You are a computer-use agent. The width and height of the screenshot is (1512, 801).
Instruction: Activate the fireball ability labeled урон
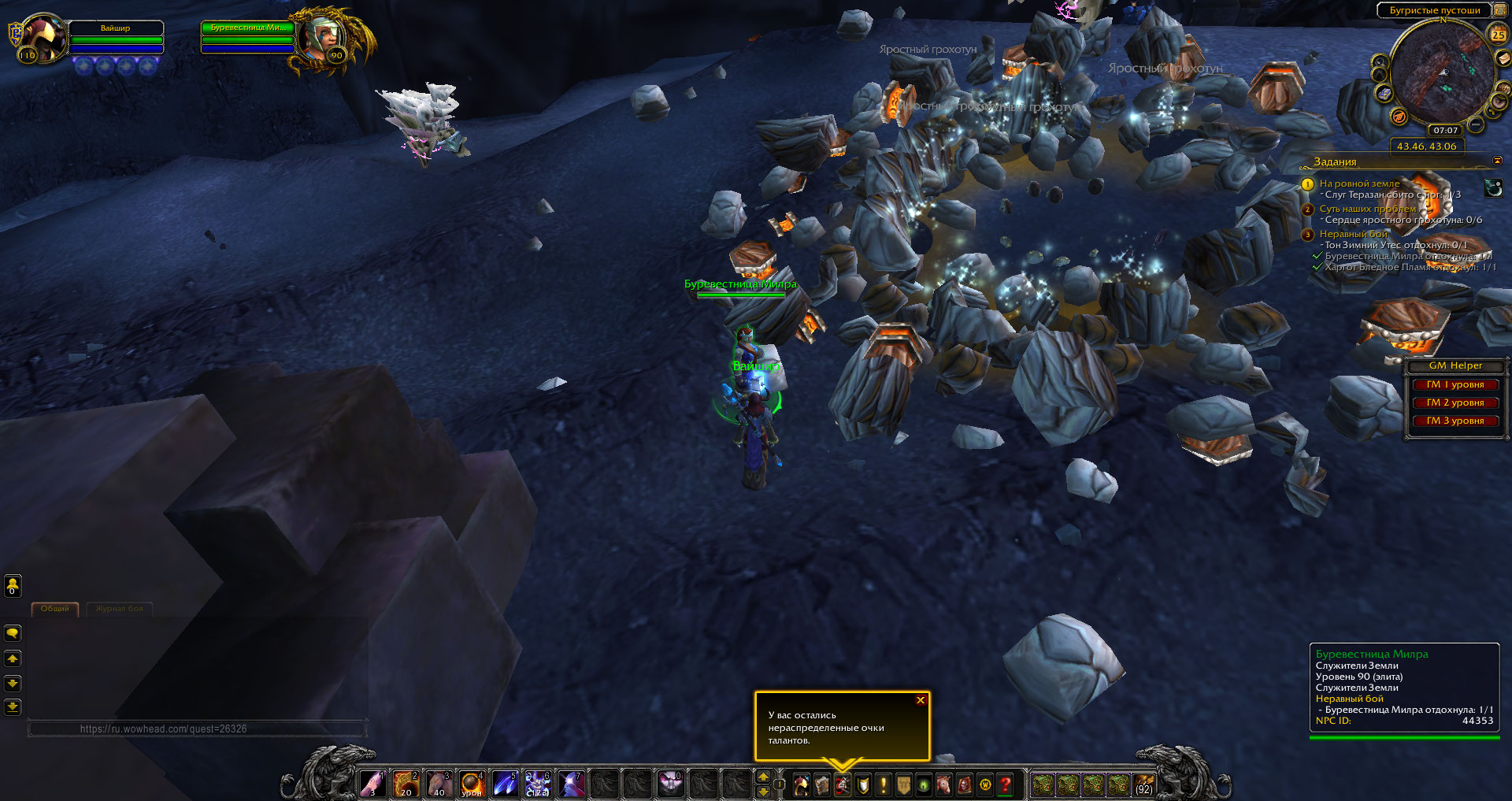click(472, 784)
